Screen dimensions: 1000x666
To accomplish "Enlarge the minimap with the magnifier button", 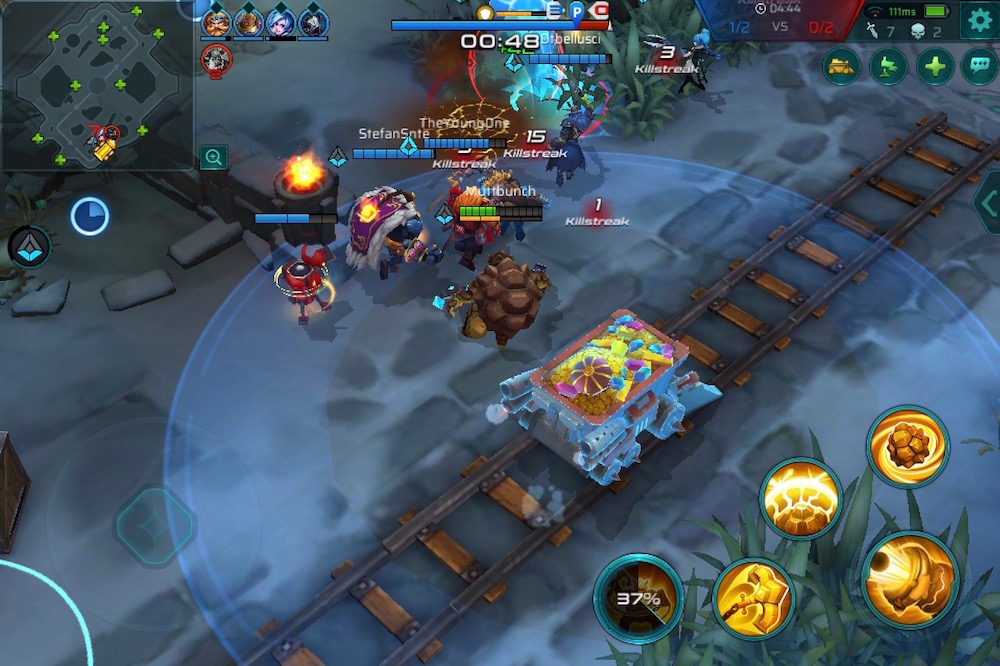I will pyautogui.click(x=212, y=156).
